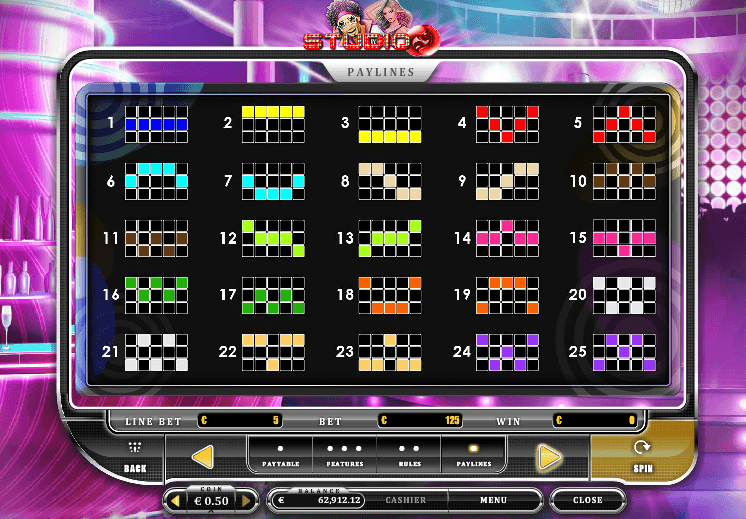The image size is (746, 519).
Task: Spin the reels
Action: pyautogui.click(x=642, y=456)
